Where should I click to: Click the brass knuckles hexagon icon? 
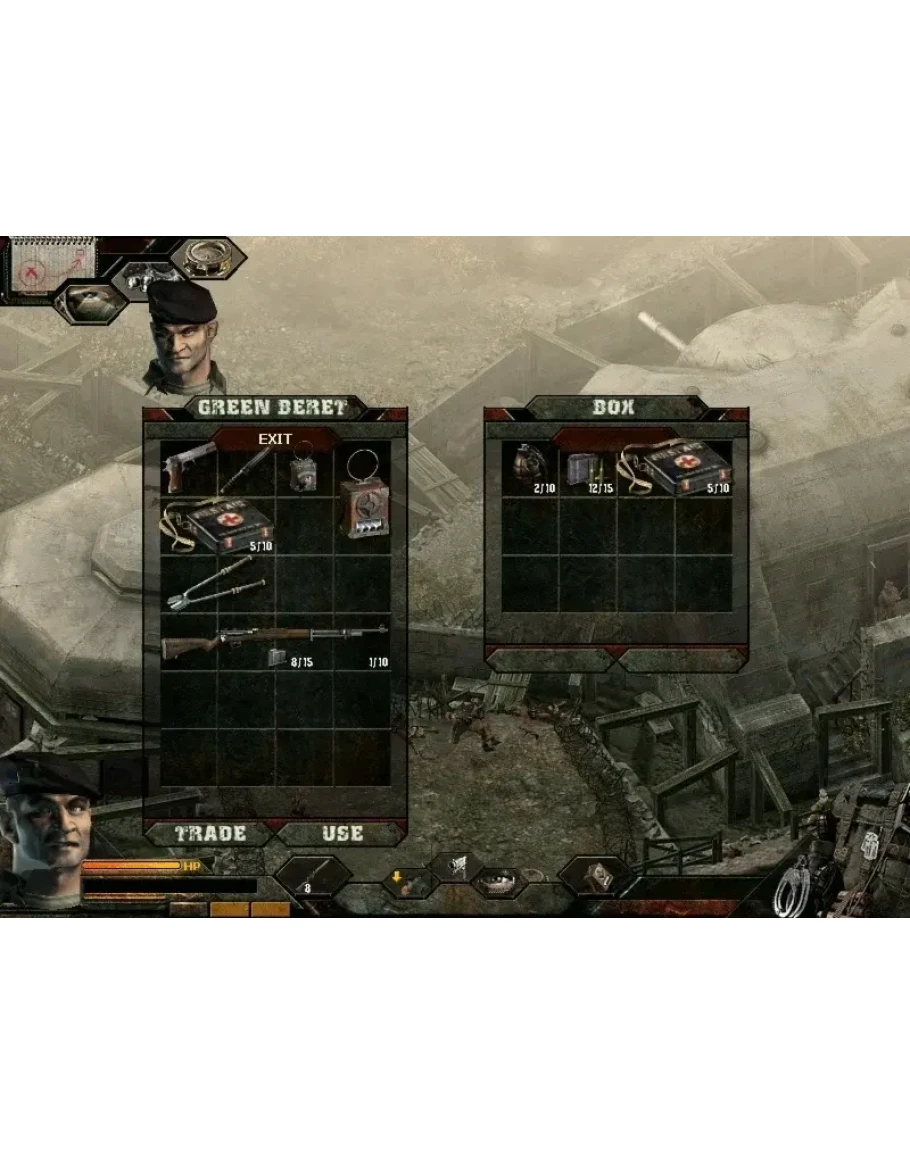point(146,280)
